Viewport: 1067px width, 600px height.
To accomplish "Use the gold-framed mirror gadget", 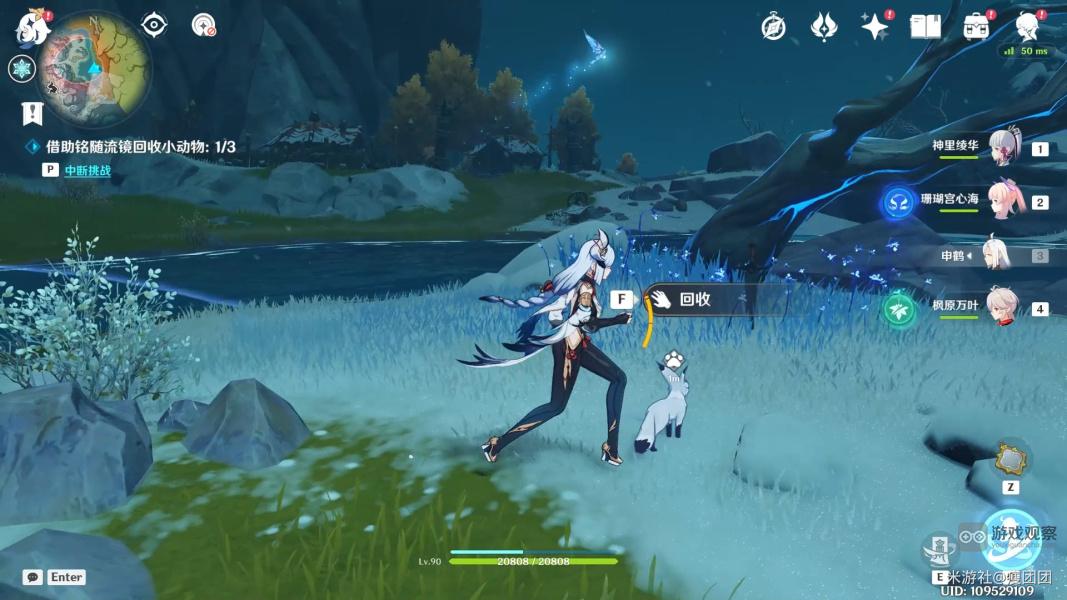I will click(1010, 459).
